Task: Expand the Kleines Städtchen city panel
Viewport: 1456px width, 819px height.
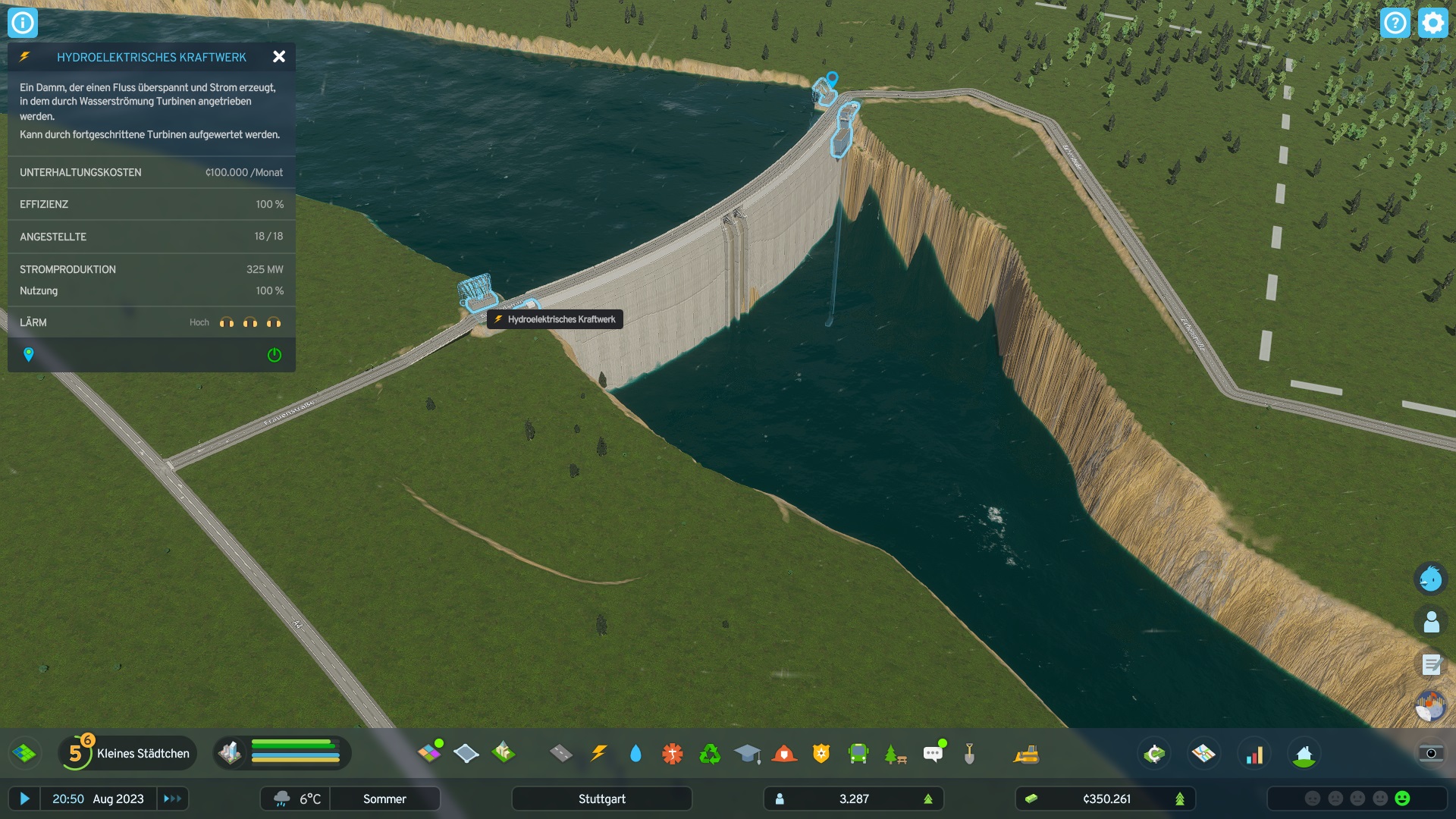Action: point(143,753)
